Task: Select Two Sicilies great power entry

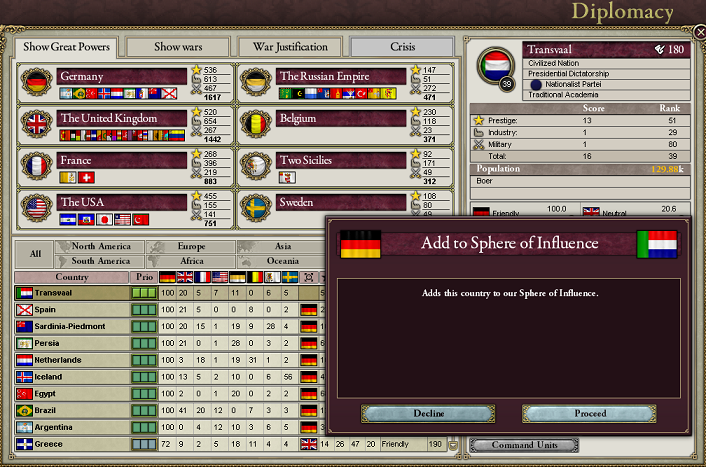Action: click(340, 160)
